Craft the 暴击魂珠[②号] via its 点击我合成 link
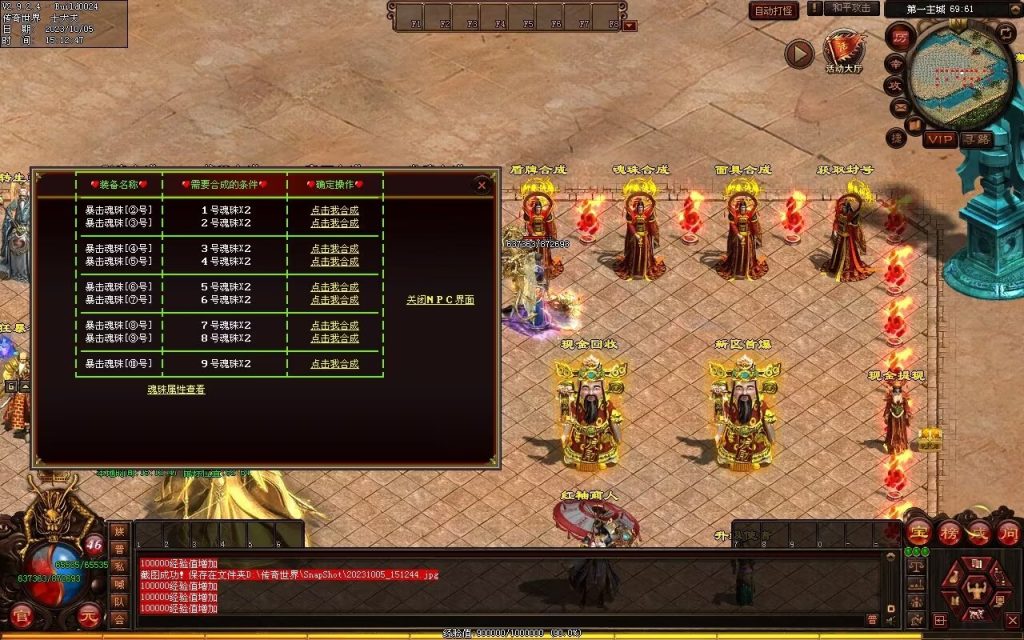 (334, 210)
